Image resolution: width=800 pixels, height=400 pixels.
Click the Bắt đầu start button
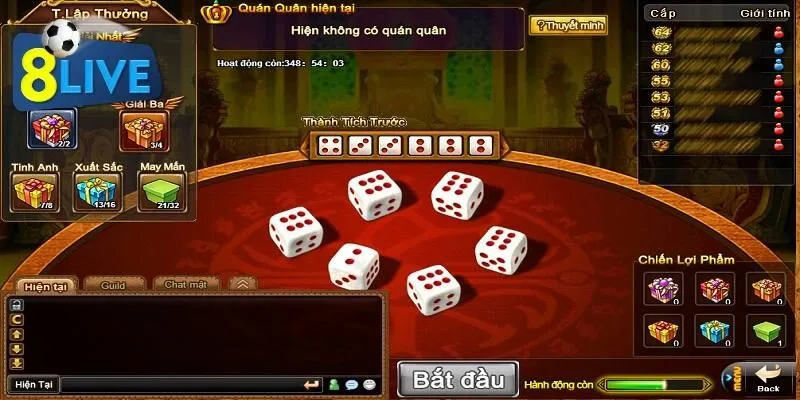pos(458,379)
